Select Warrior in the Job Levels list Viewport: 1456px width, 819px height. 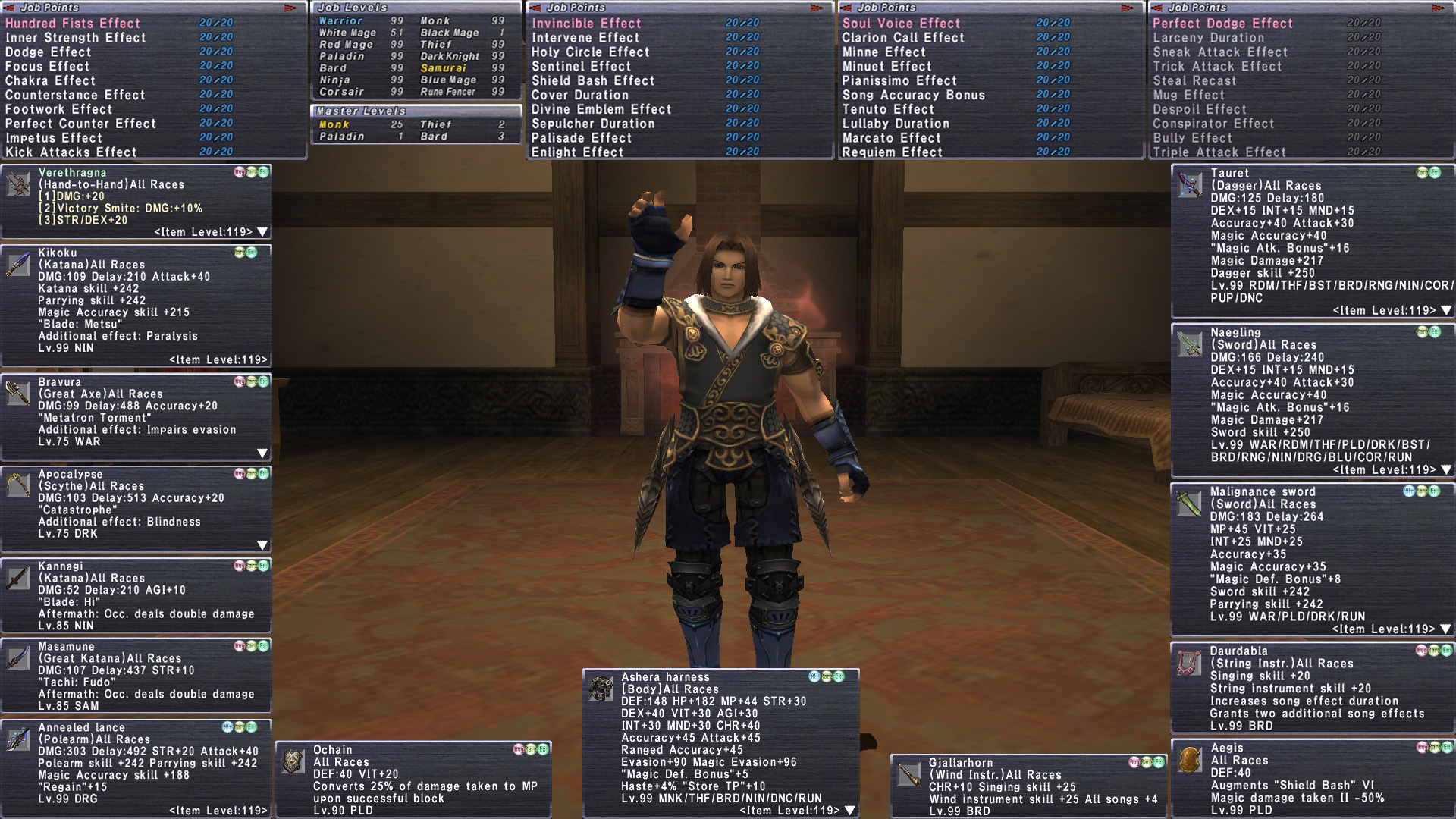click(340, 21)
